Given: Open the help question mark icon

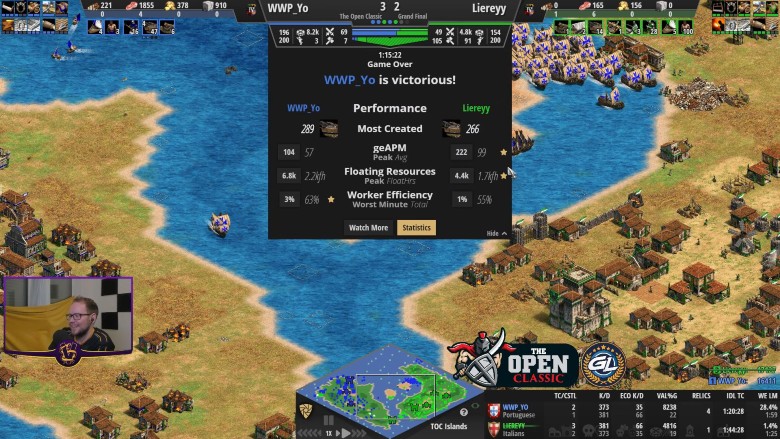Looking at the screenshot, I should [463, 411].
